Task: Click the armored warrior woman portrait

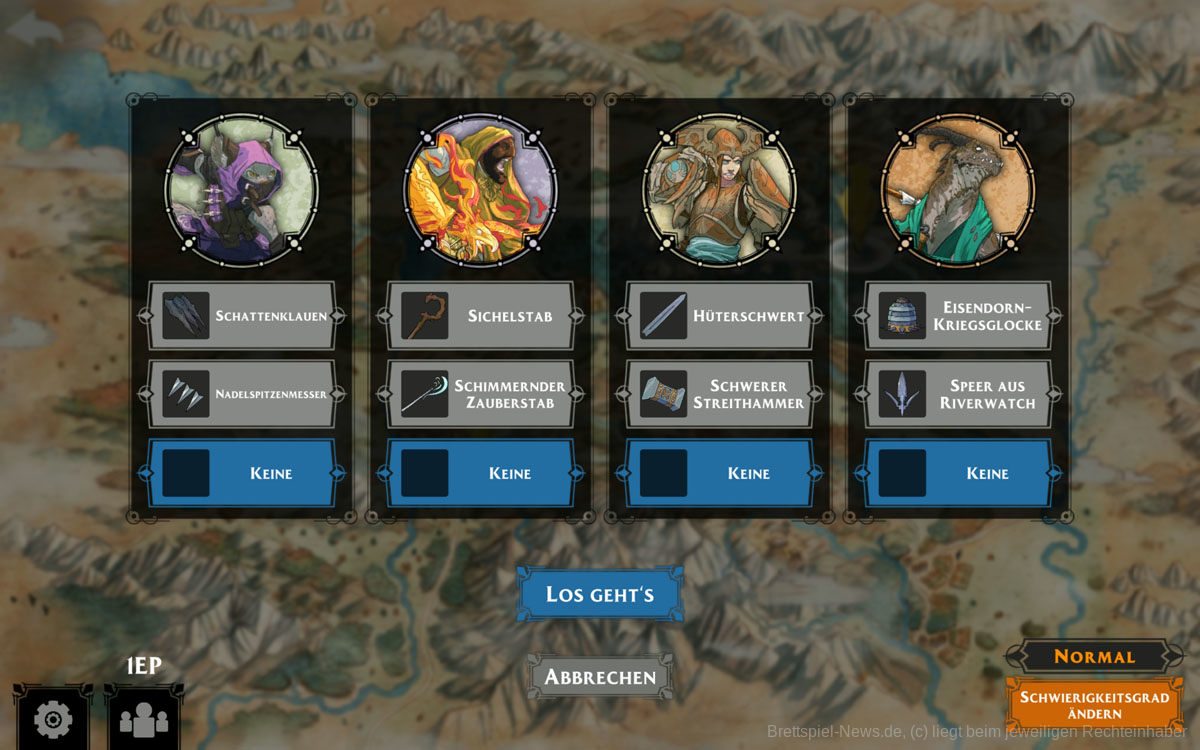Action: [x=719, y=190]
